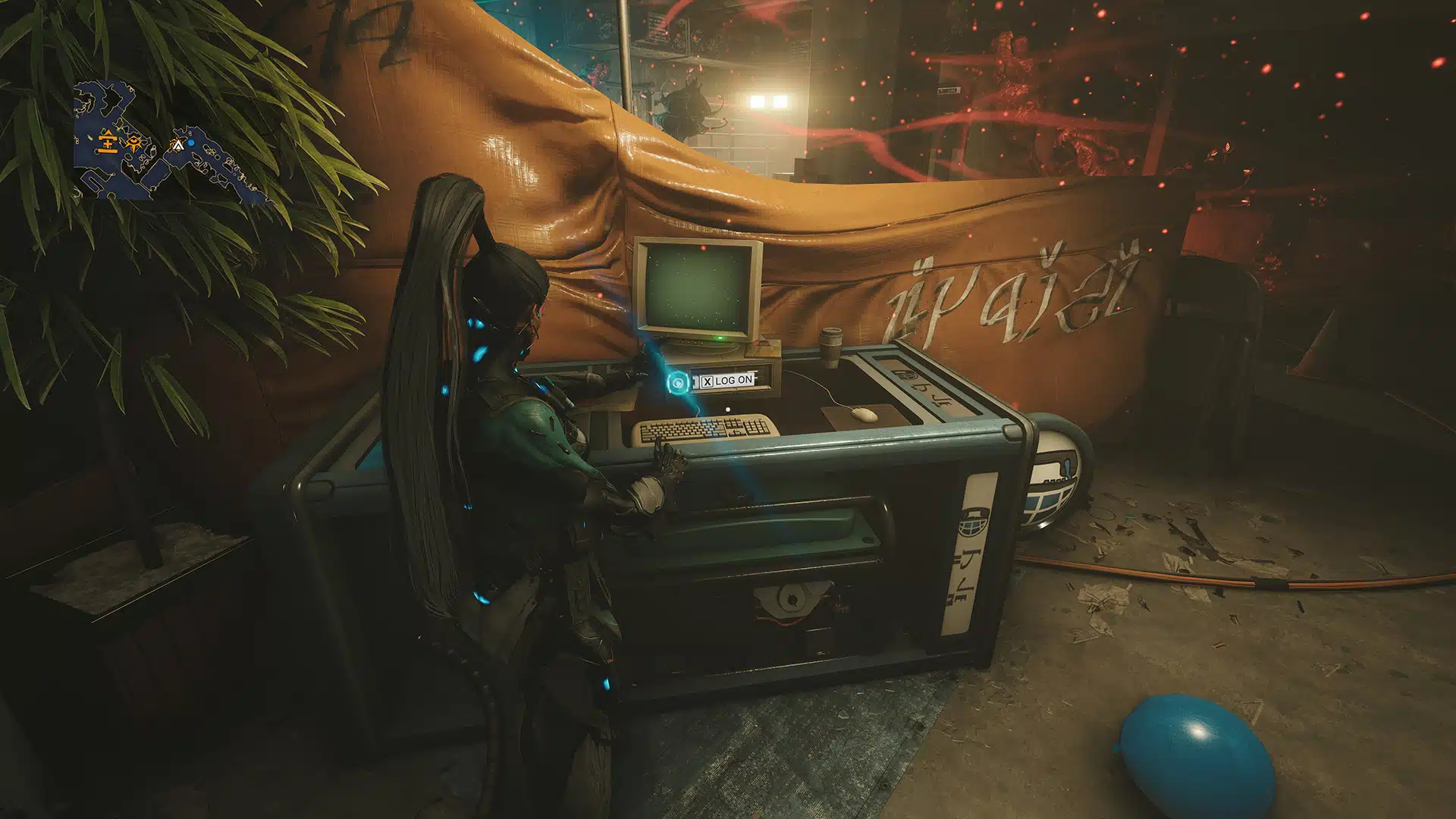Click the red indicator dot above the monitor
The width and height of the screenshot is (1456, 819).
tap(703, 249)
